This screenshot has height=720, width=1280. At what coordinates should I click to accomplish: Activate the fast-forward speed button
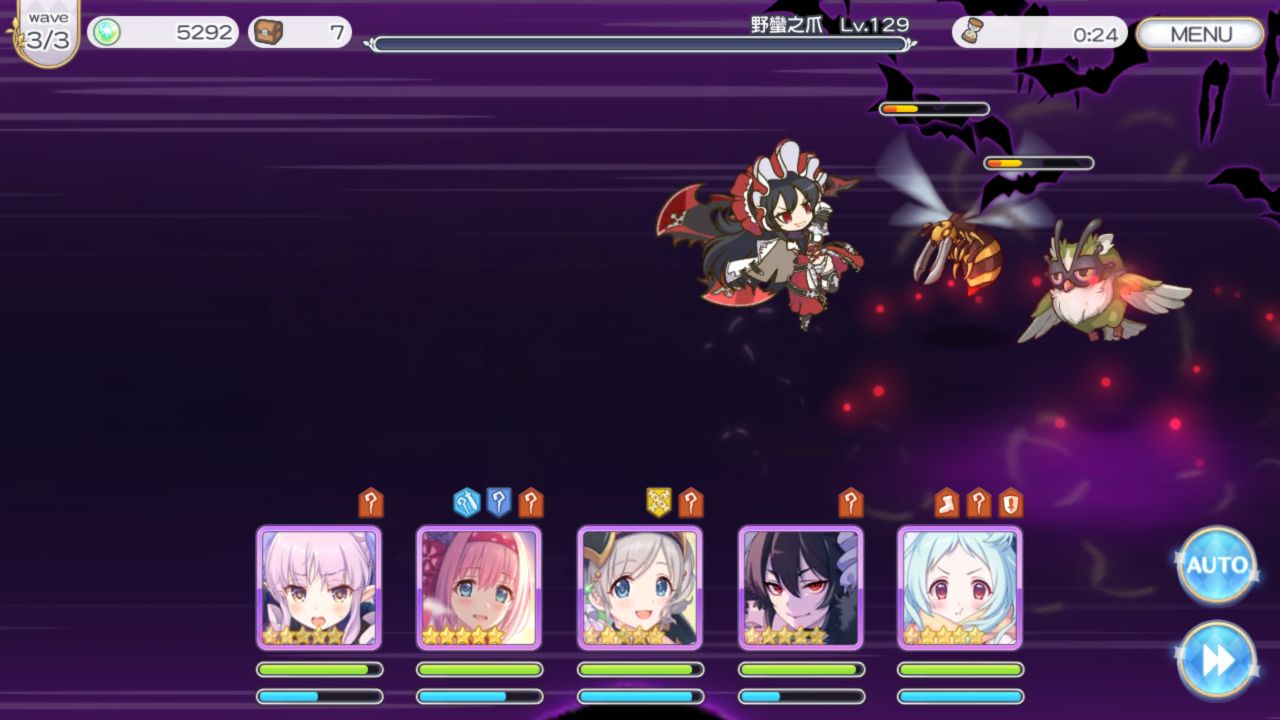(x=1216, y=660)
